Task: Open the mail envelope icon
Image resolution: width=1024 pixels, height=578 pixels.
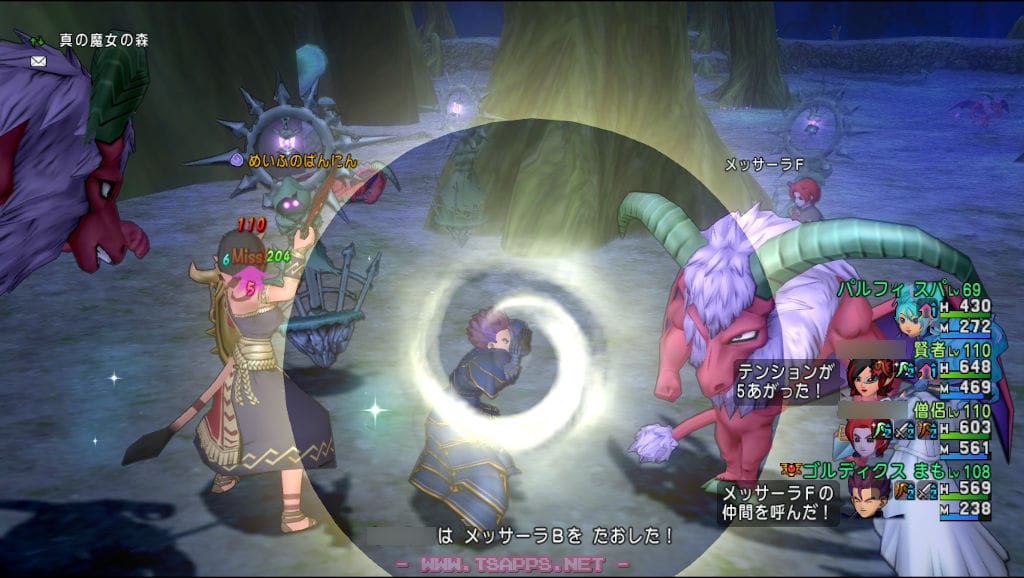Action: coord(38,61)
